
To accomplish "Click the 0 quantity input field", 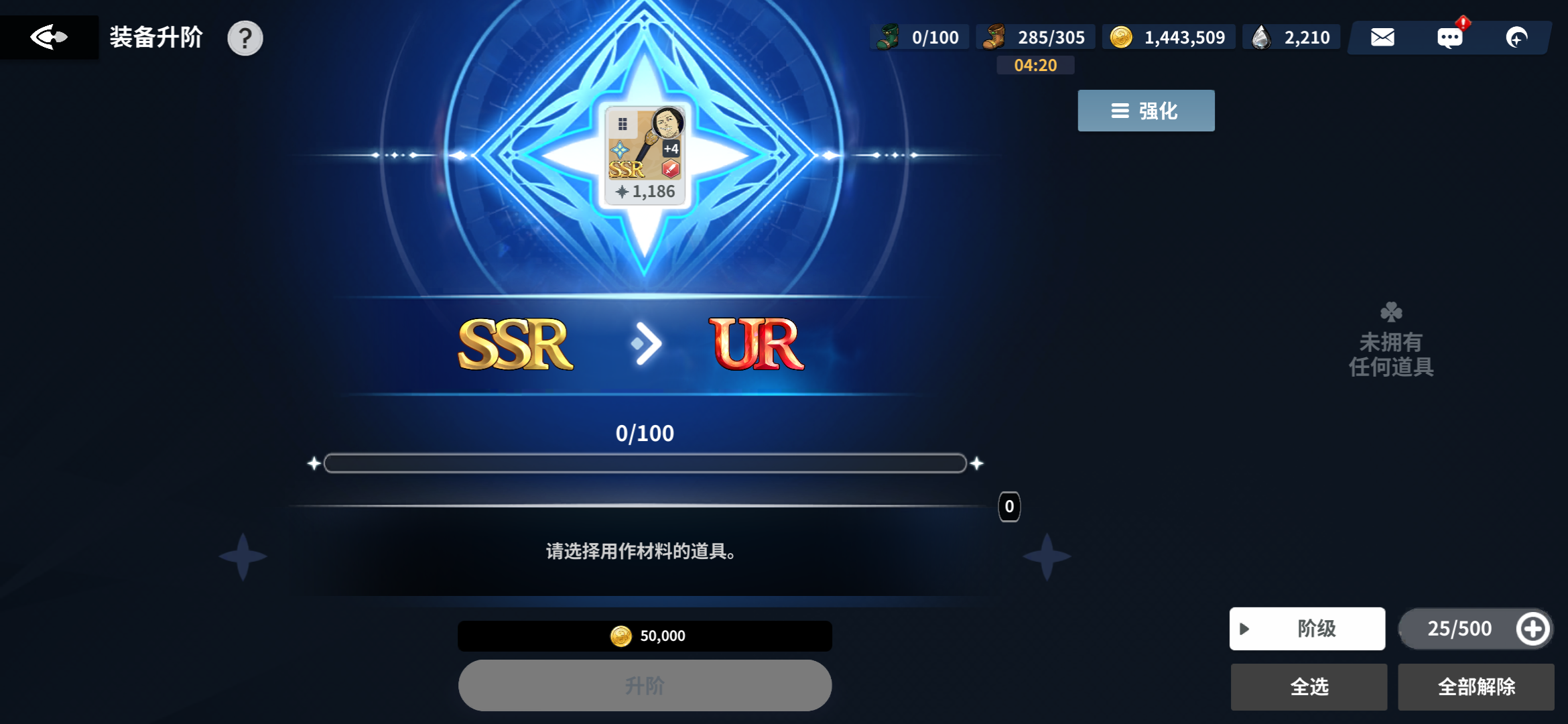I will (1008, 507).
